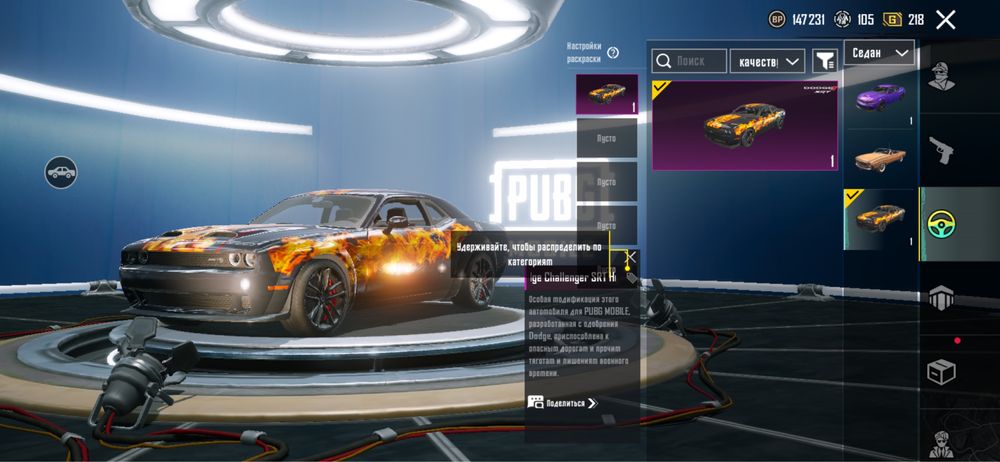Expand the Седан vehicle type dropdown

879,52
